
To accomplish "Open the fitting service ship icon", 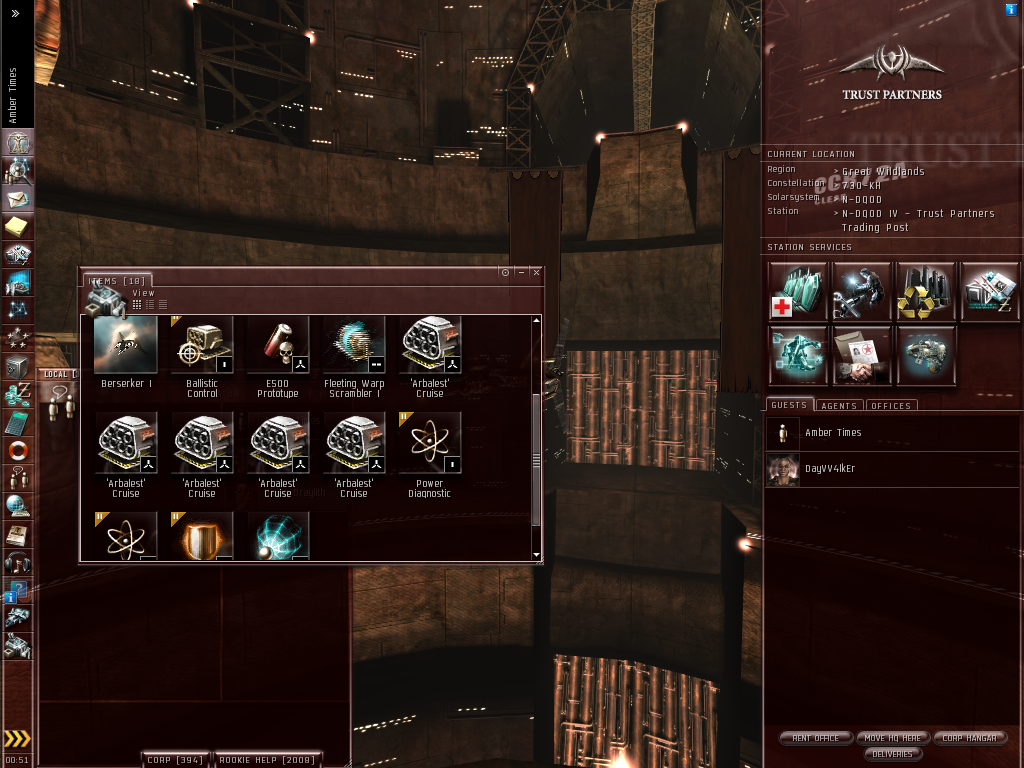I will tap(926, 355).
